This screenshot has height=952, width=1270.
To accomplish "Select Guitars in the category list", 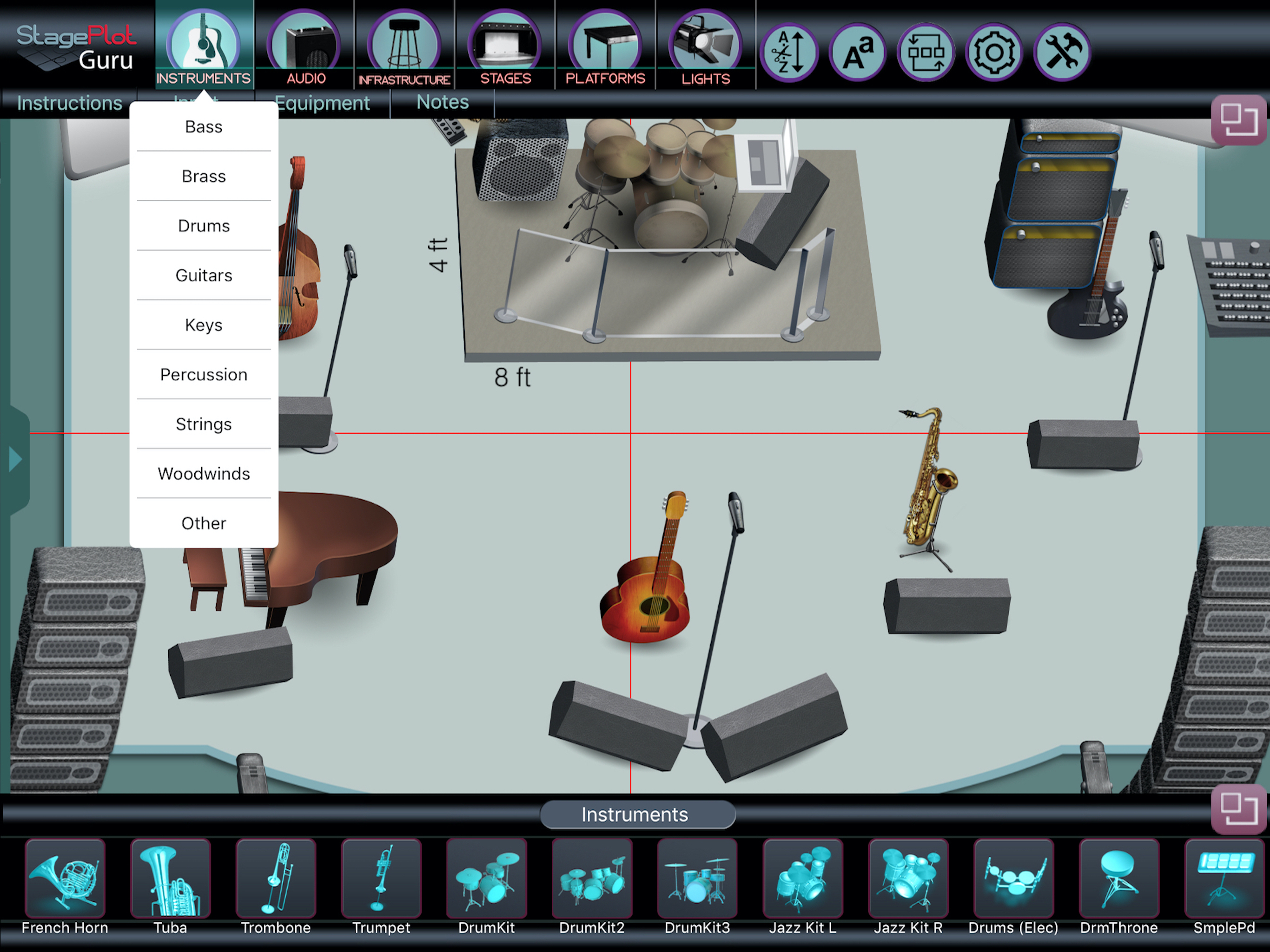I will pyautogui.click(x=203, y=276).
